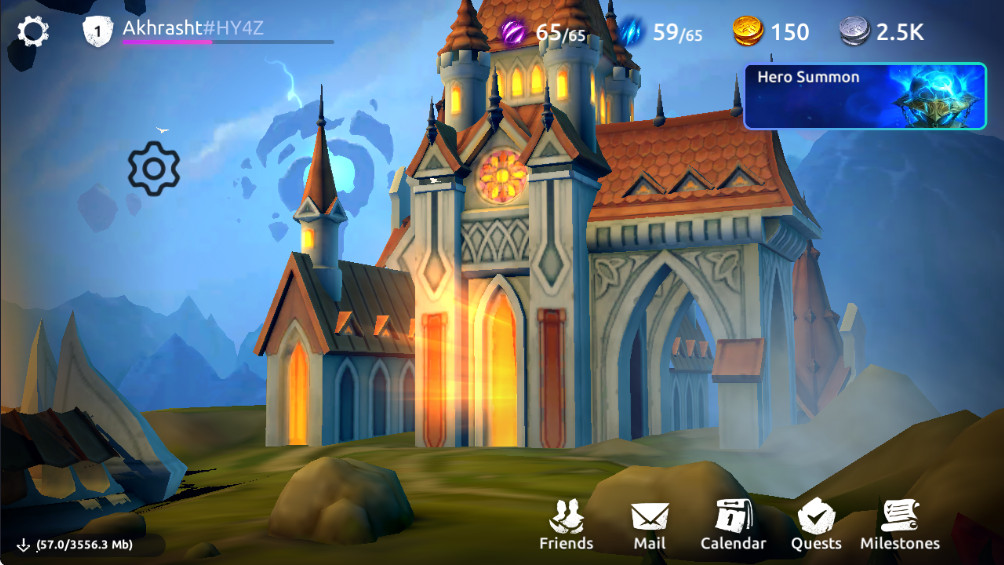The height and width of the screenshot is (565, 1004).
Task: Tap the gold coin currency icon
Action: click(x=748, y=32)
